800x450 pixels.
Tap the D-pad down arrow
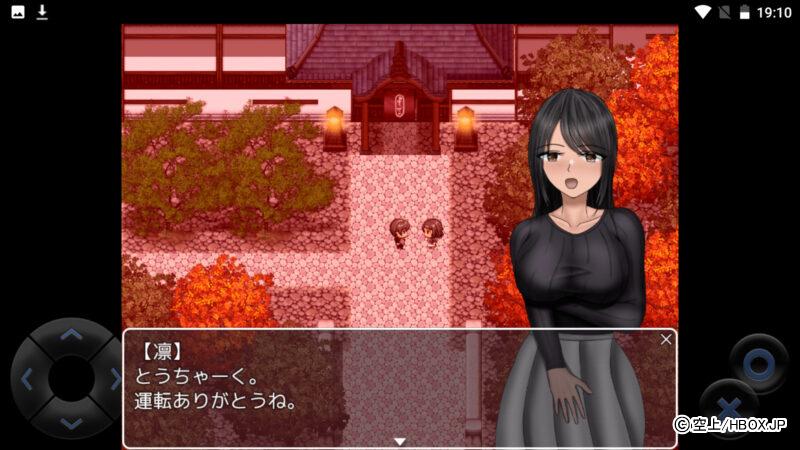[x=70, y=423]
